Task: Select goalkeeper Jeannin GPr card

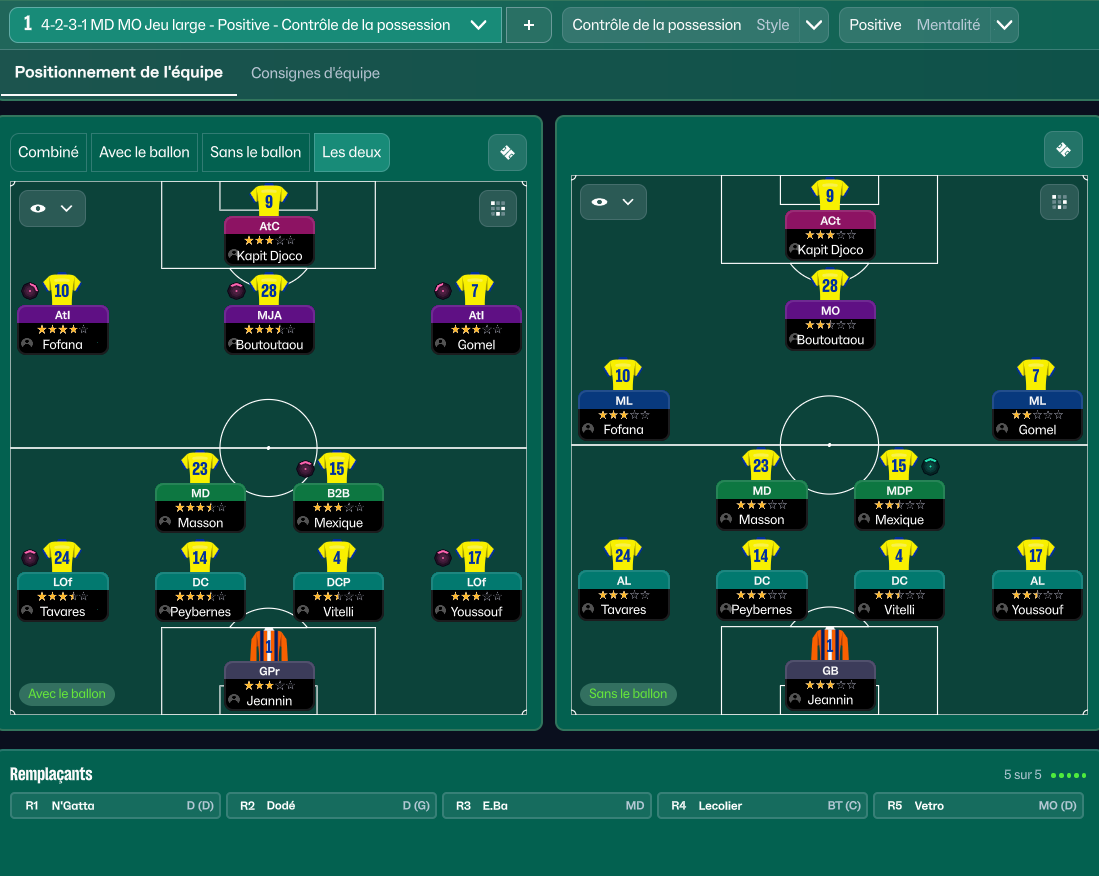Action: 269,685
